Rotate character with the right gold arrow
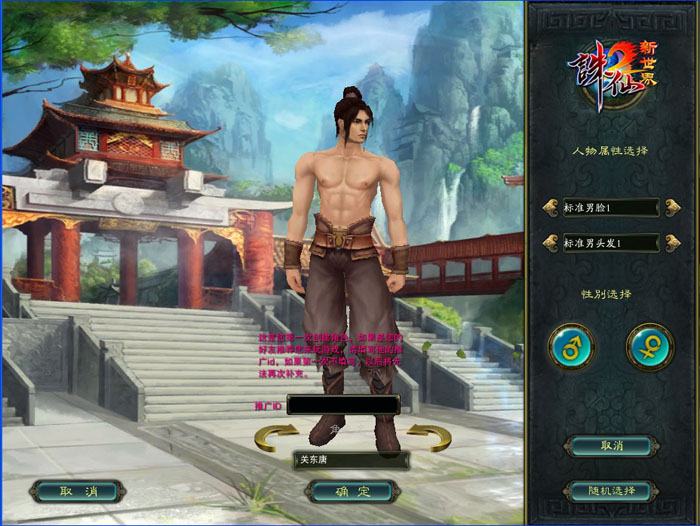 (x=428, y=437)
